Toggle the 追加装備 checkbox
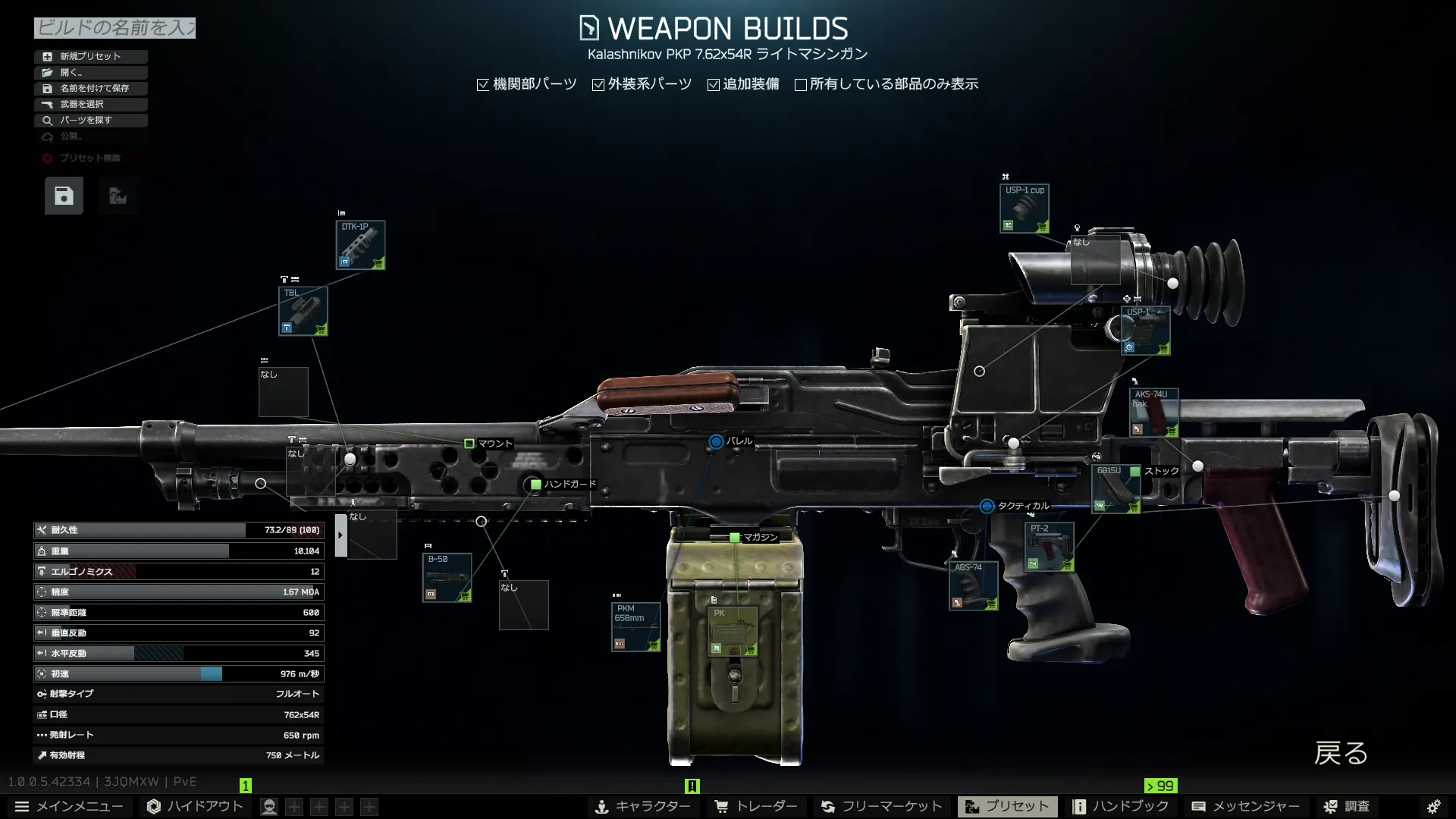 tap(714, 85)
